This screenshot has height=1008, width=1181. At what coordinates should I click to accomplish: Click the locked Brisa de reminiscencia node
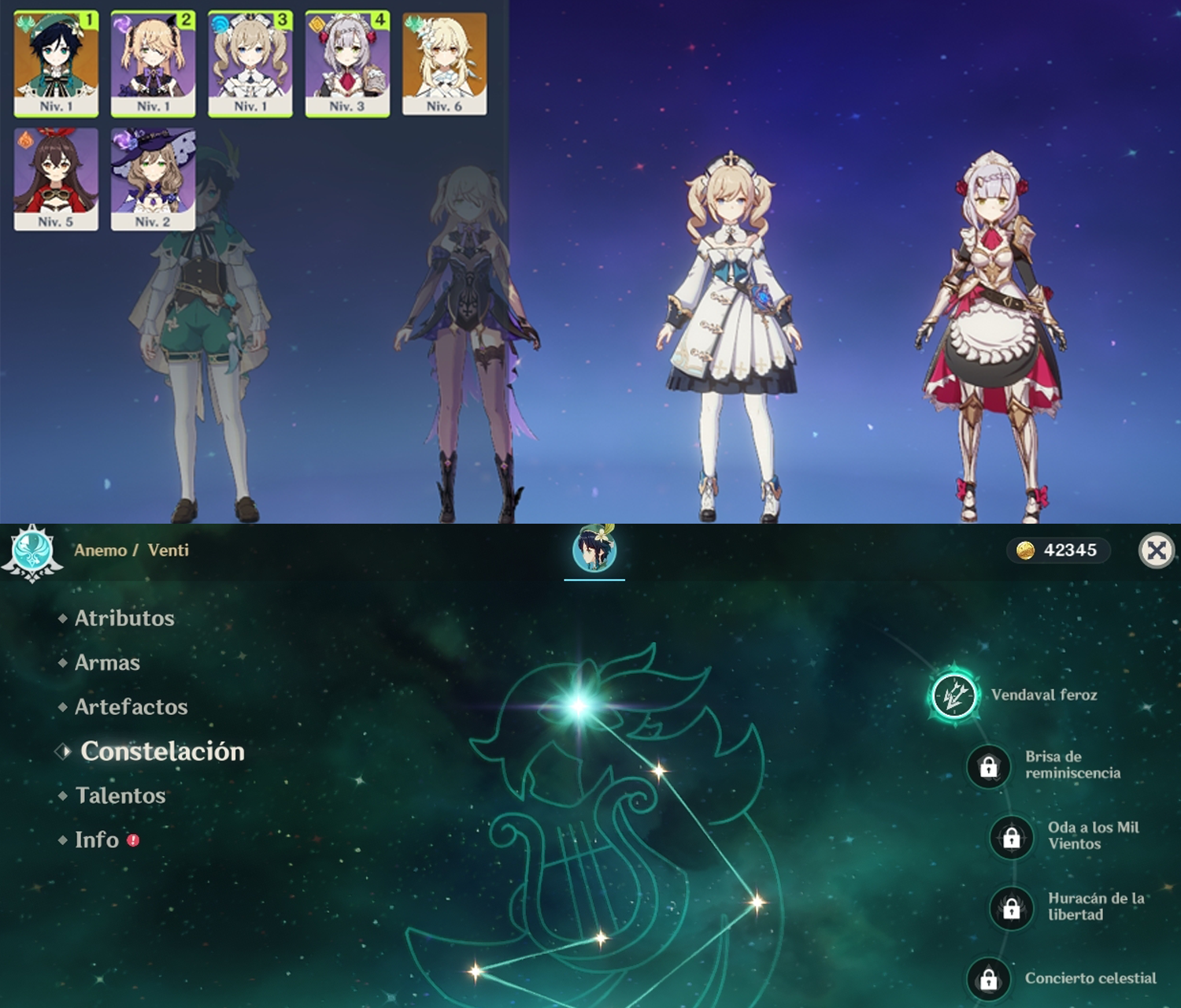[x=989, y=765]
